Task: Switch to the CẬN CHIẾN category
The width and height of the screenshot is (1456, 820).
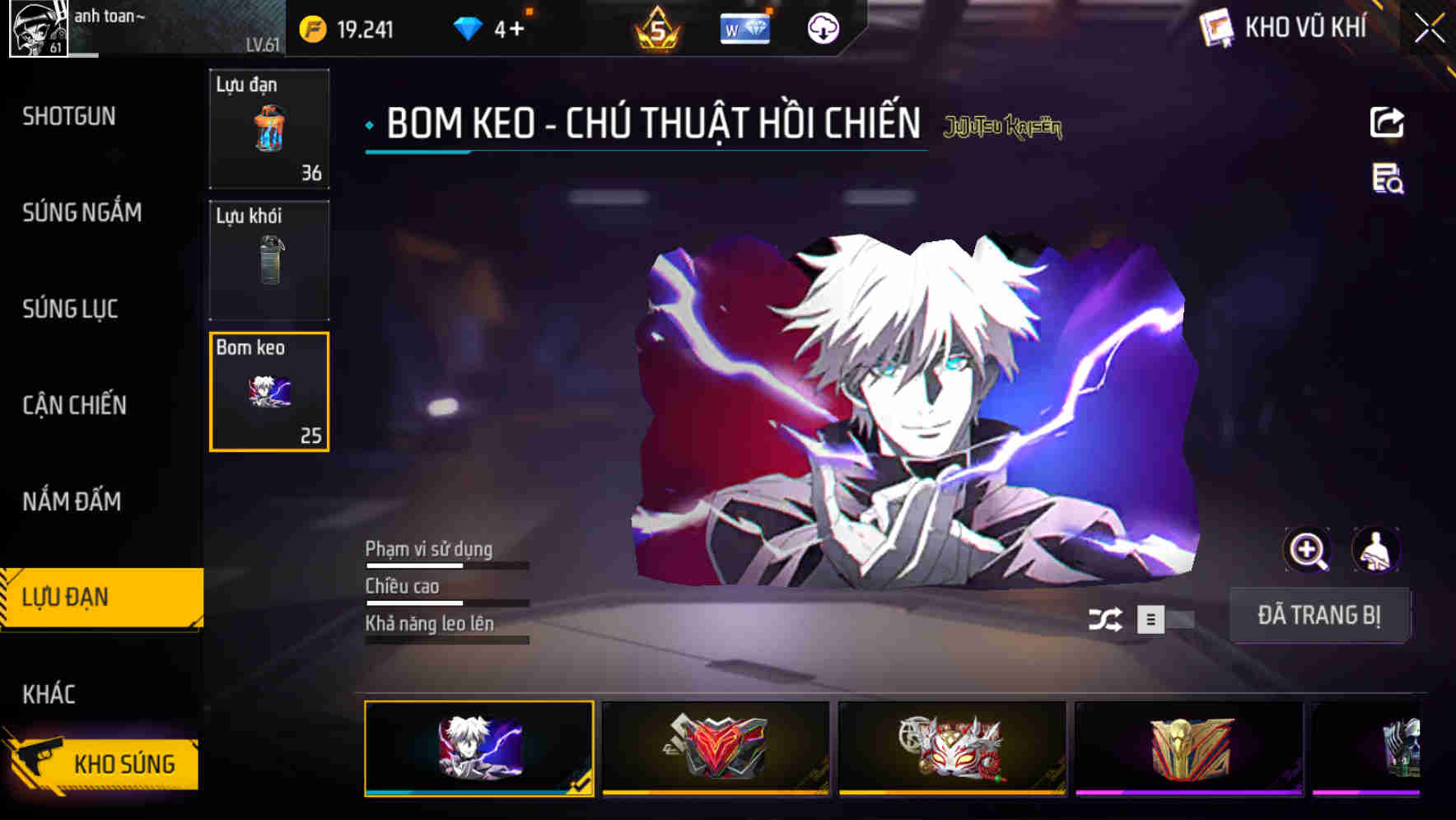Action: pos(74,405)
